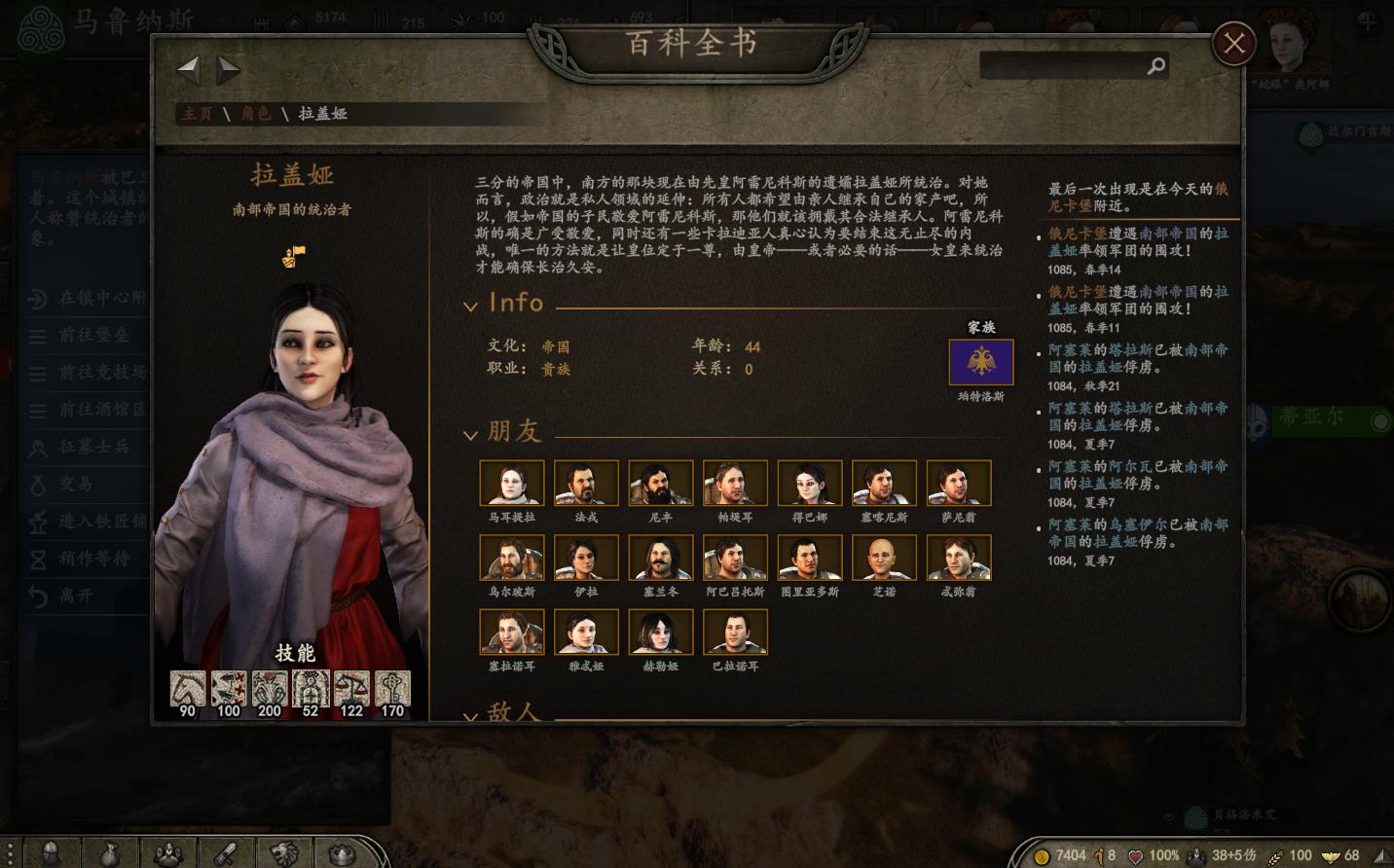
Task: Click the influence eagle icon in the status bar
Action: pyautogui.click(x=1330, y=856)
